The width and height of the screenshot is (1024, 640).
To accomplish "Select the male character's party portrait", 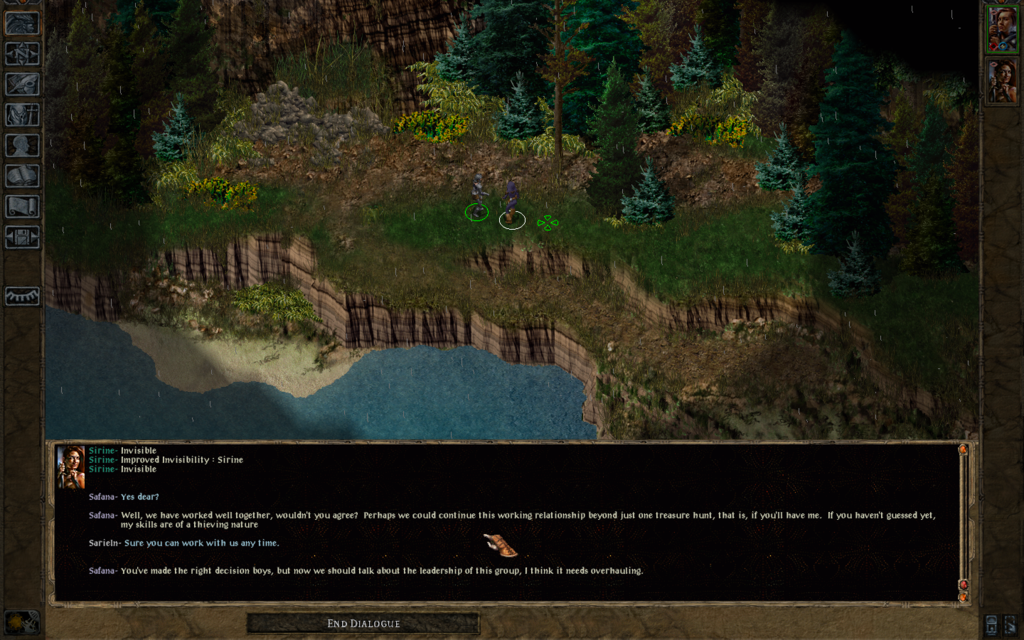I will point(1001,29).
